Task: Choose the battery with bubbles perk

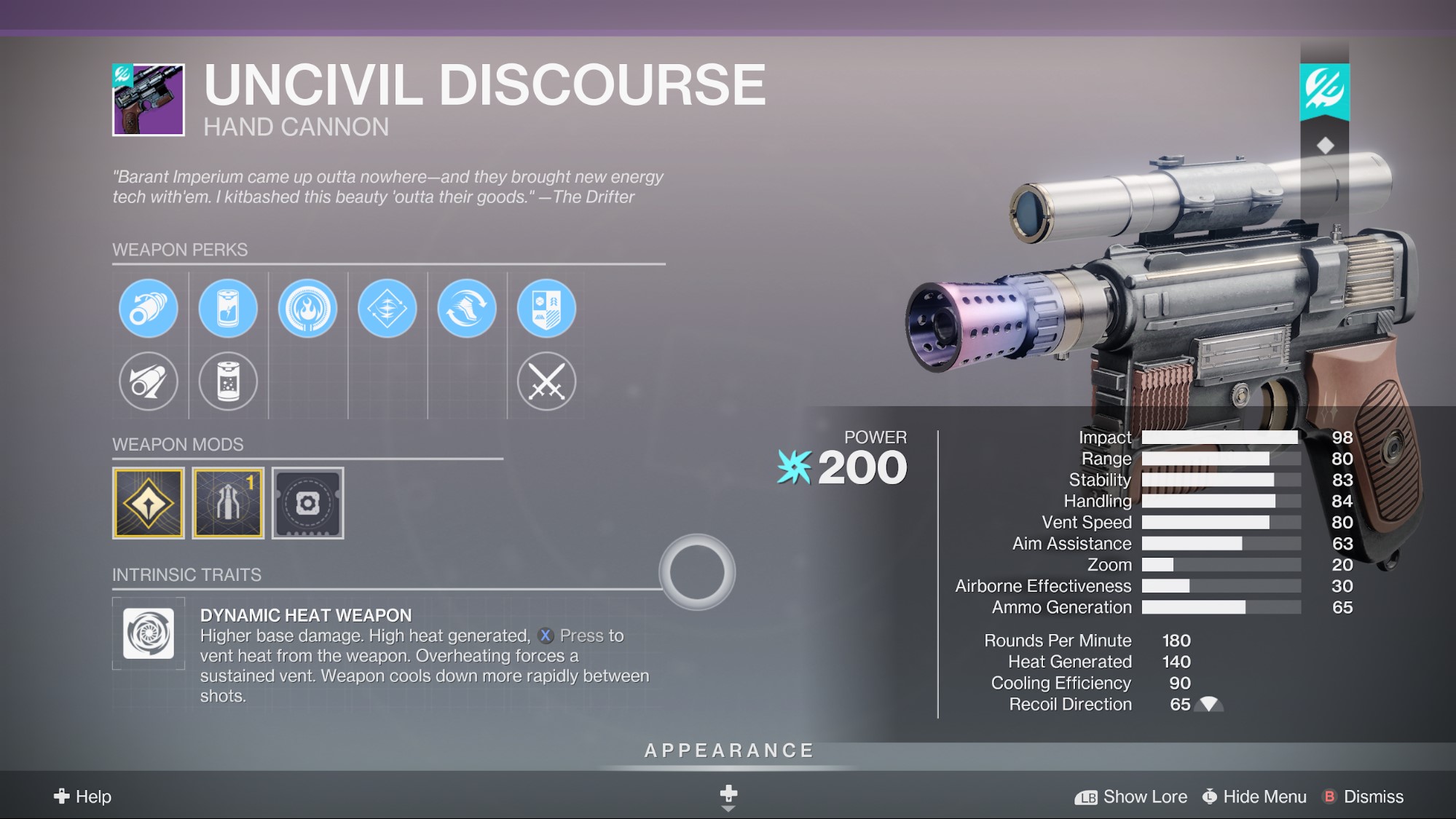Action: click(228, 381)
